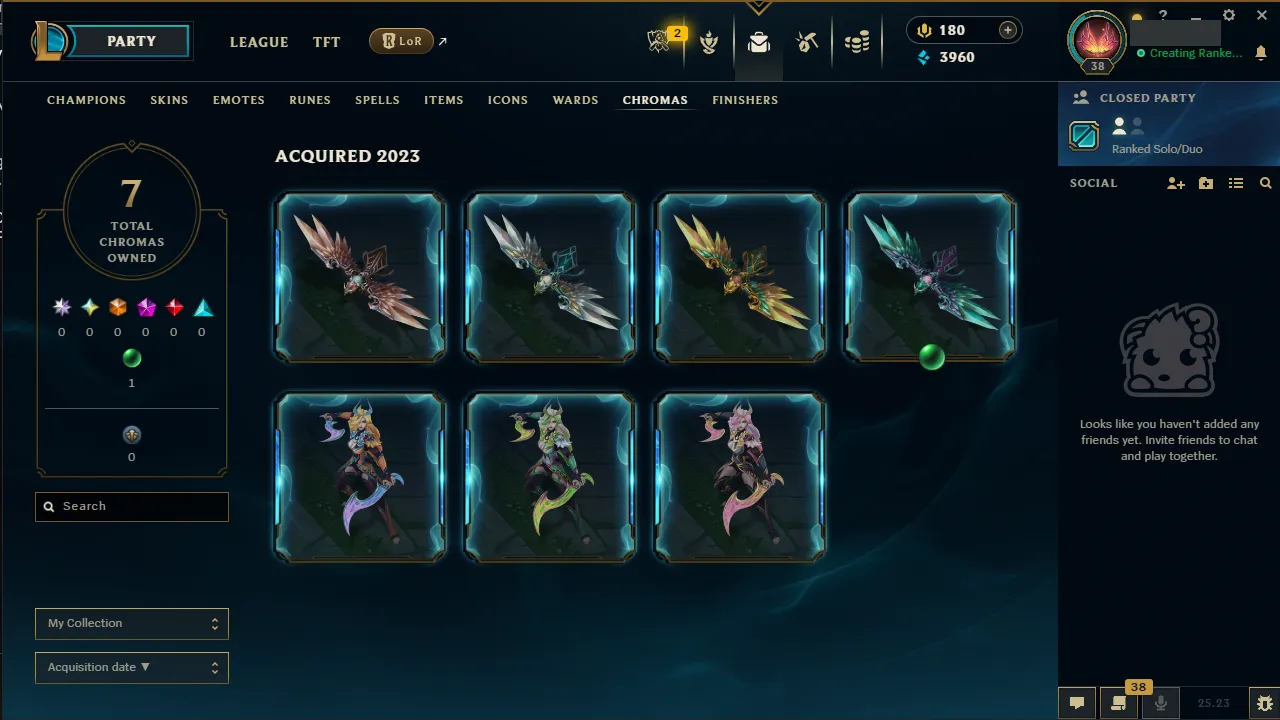Viewport: 1280px width, 720px height.
Task: Toggle the voice chat microphone mute
Action: tap(1161, 702)
